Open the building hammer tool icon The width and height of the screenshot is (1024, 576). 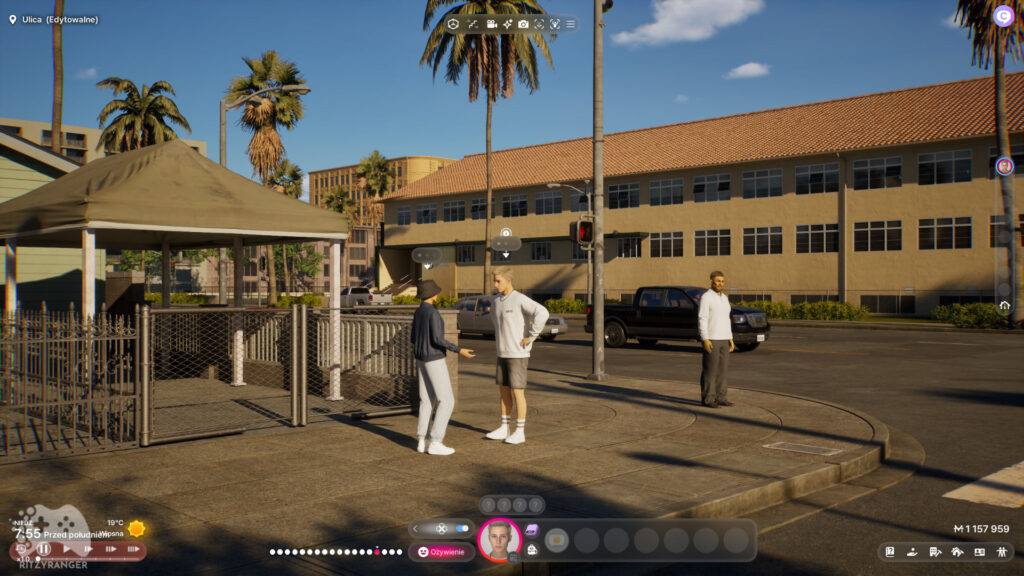point(935,552)
